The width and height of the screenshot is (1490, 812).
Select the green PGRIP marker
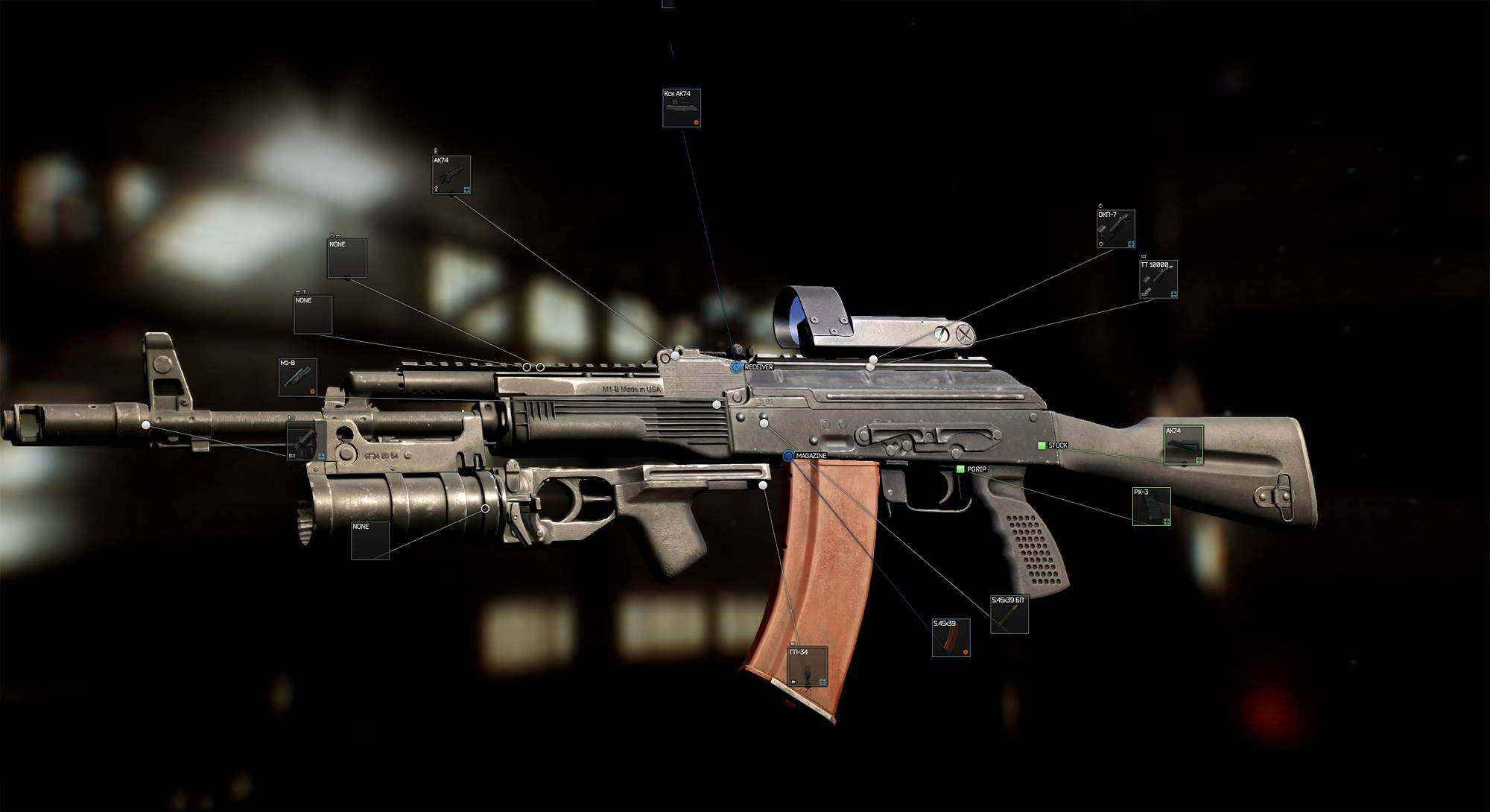[960, 469]
